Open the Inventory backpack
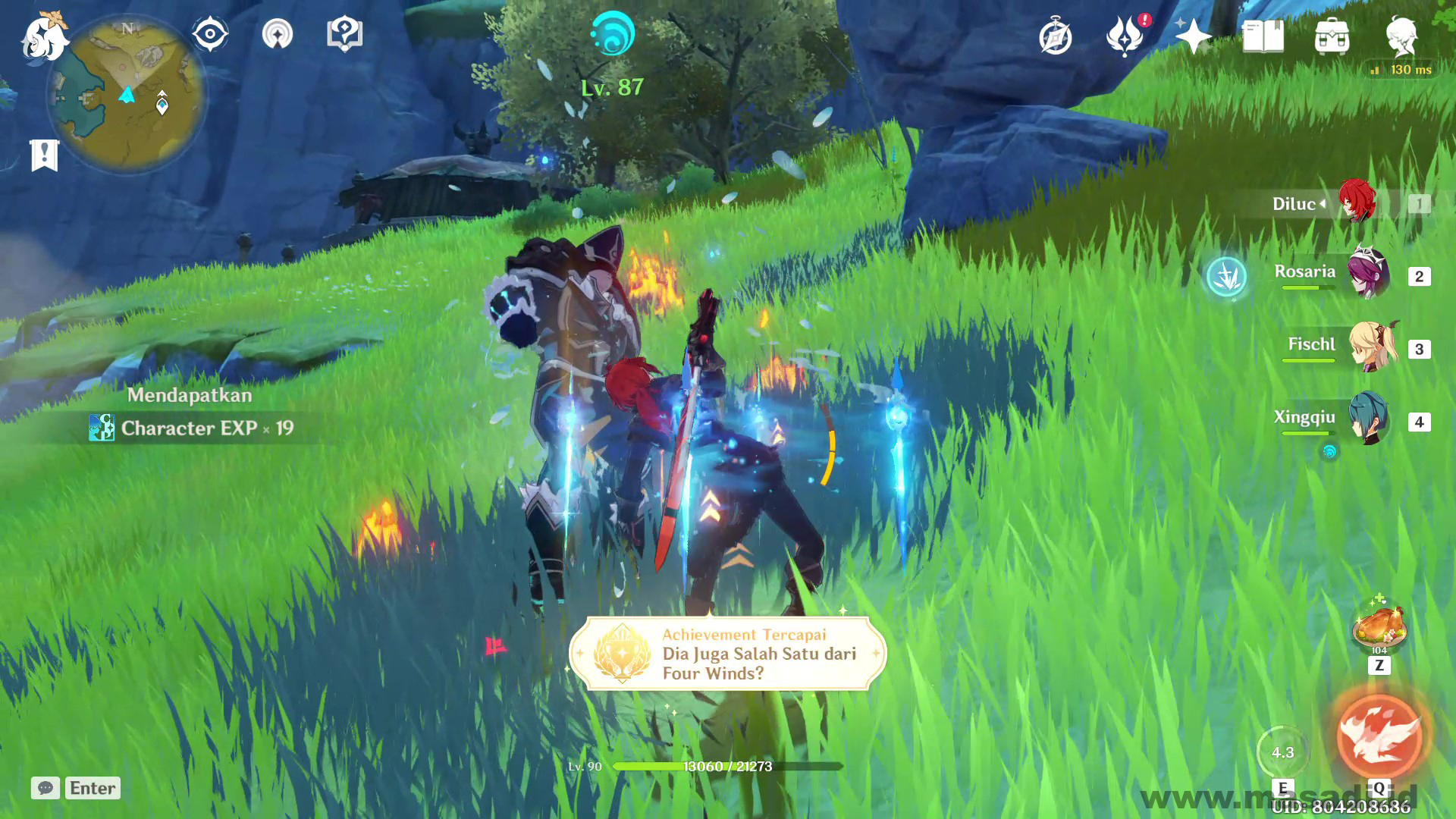The image size is (1456, 819). click(x=1332, y=34)
